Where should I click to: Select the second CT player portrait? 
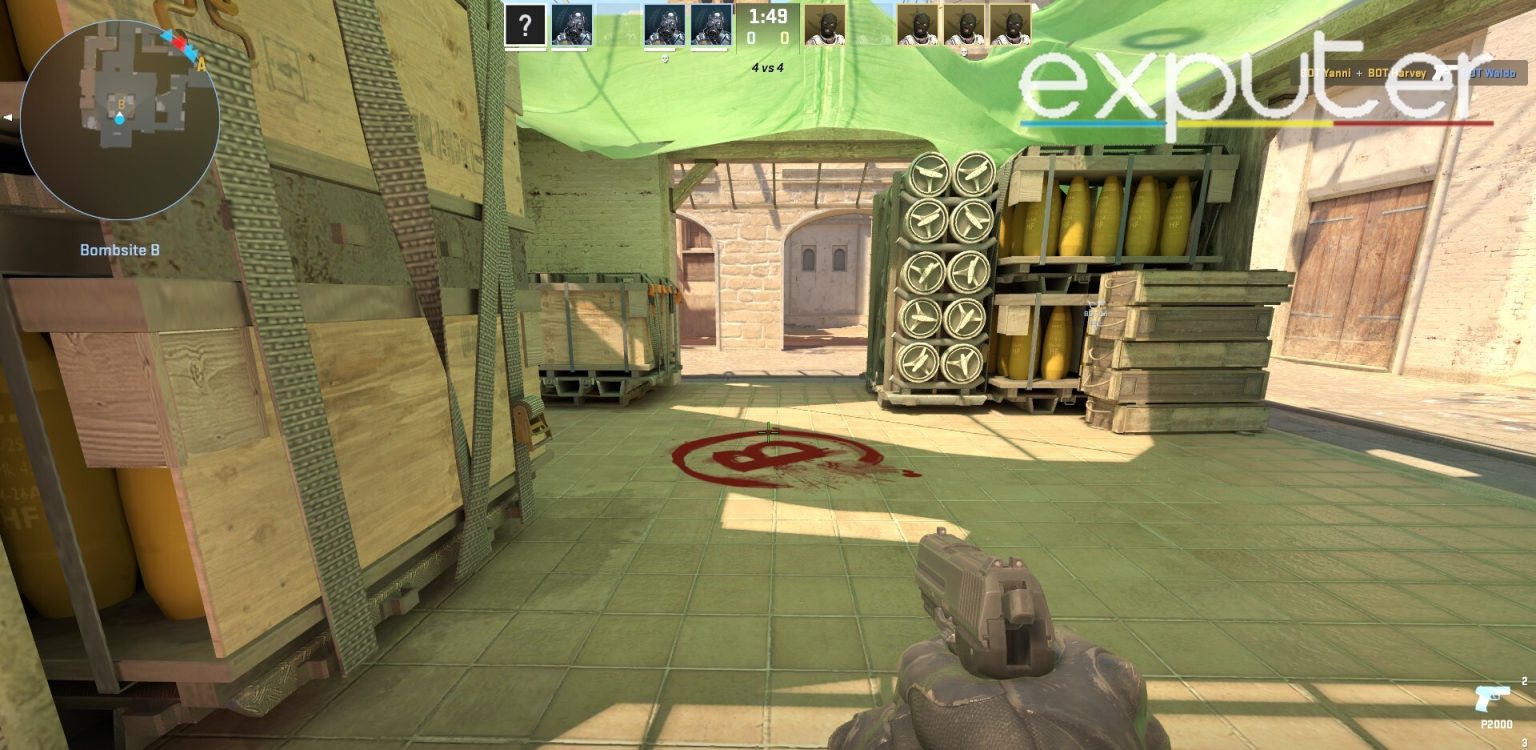(x=666, y=25)
